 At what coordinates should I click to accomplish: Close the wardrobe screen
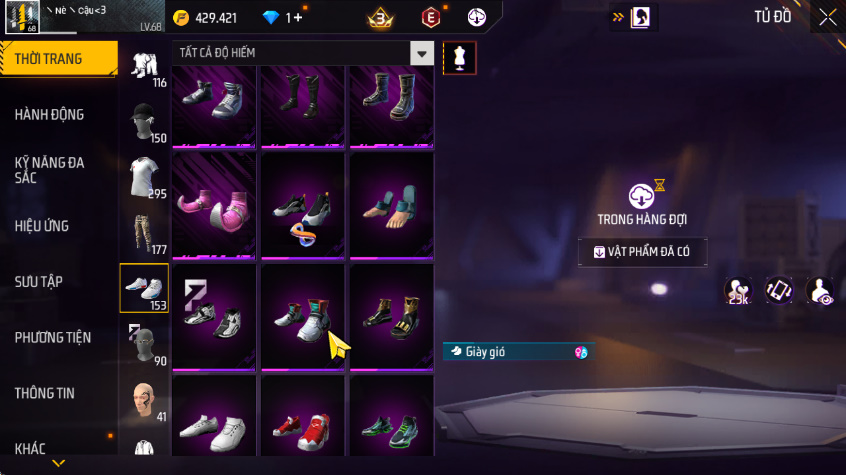click(x=828, y=17)
